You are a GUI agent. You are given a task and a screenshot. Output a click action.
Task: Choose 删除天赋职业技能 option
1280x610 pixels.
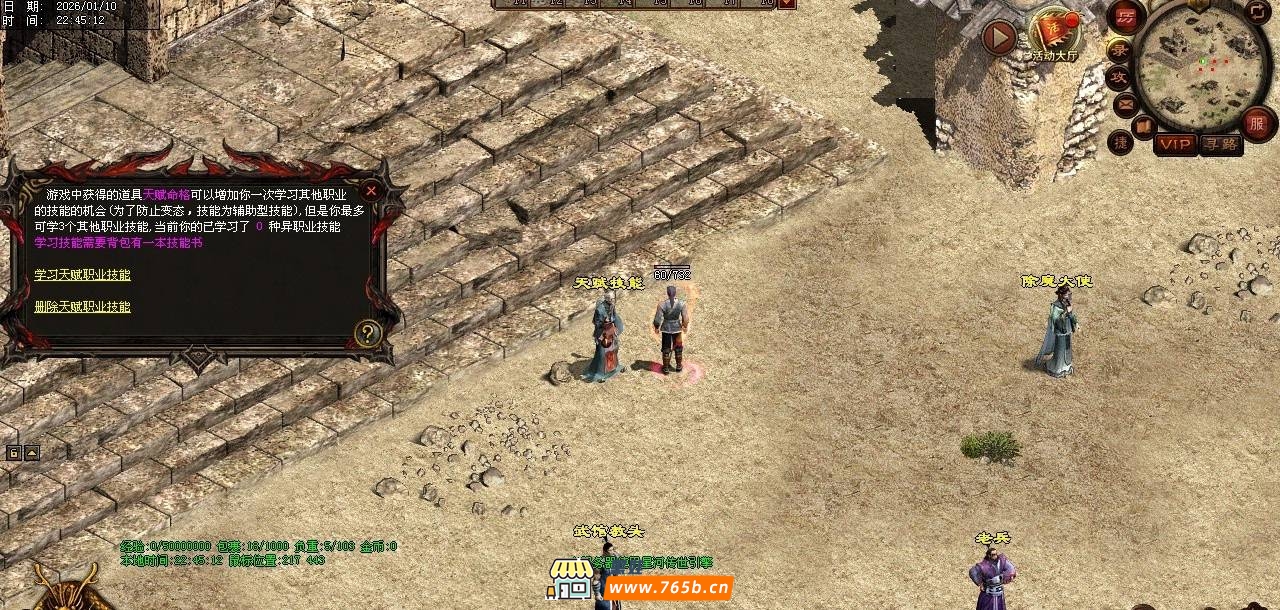click(82, 307)
